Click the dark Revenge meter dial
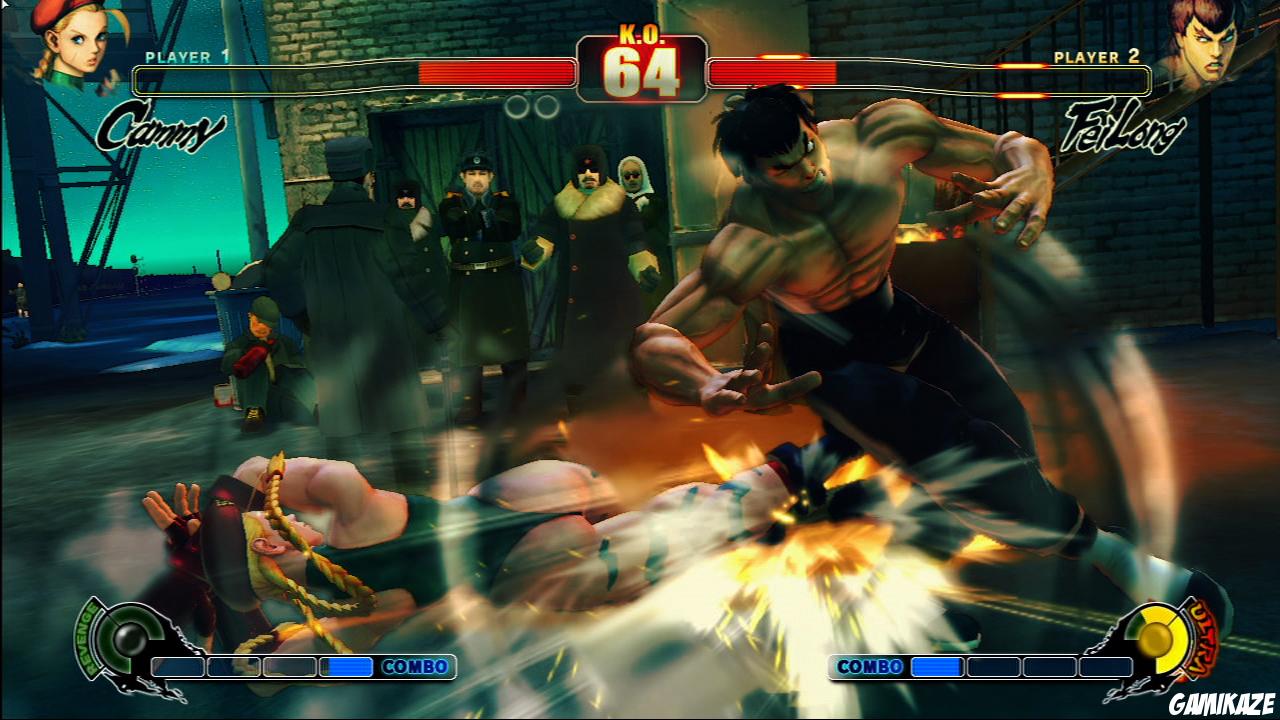This screenshot has width=1280, height=720. [x=130, y=640]
